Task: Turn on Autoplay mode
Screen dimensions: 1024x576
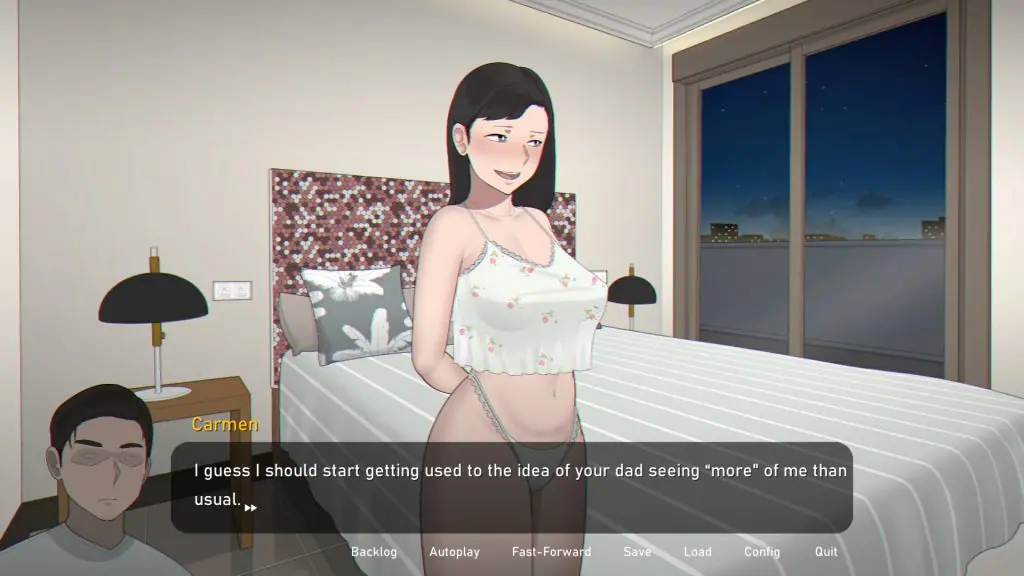Action: 454,552
